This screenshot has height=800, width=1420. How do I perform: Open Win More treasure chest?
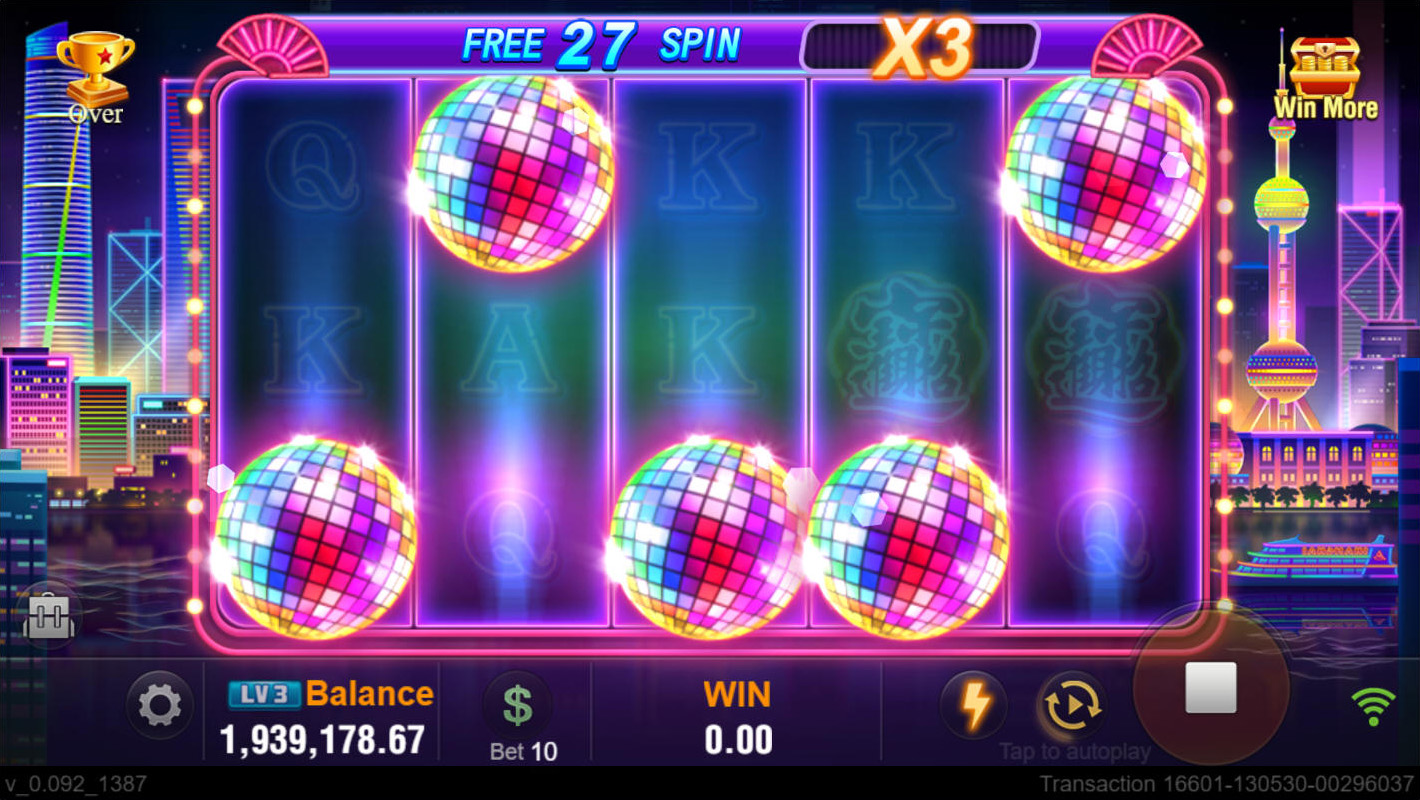pos(1325,60)
